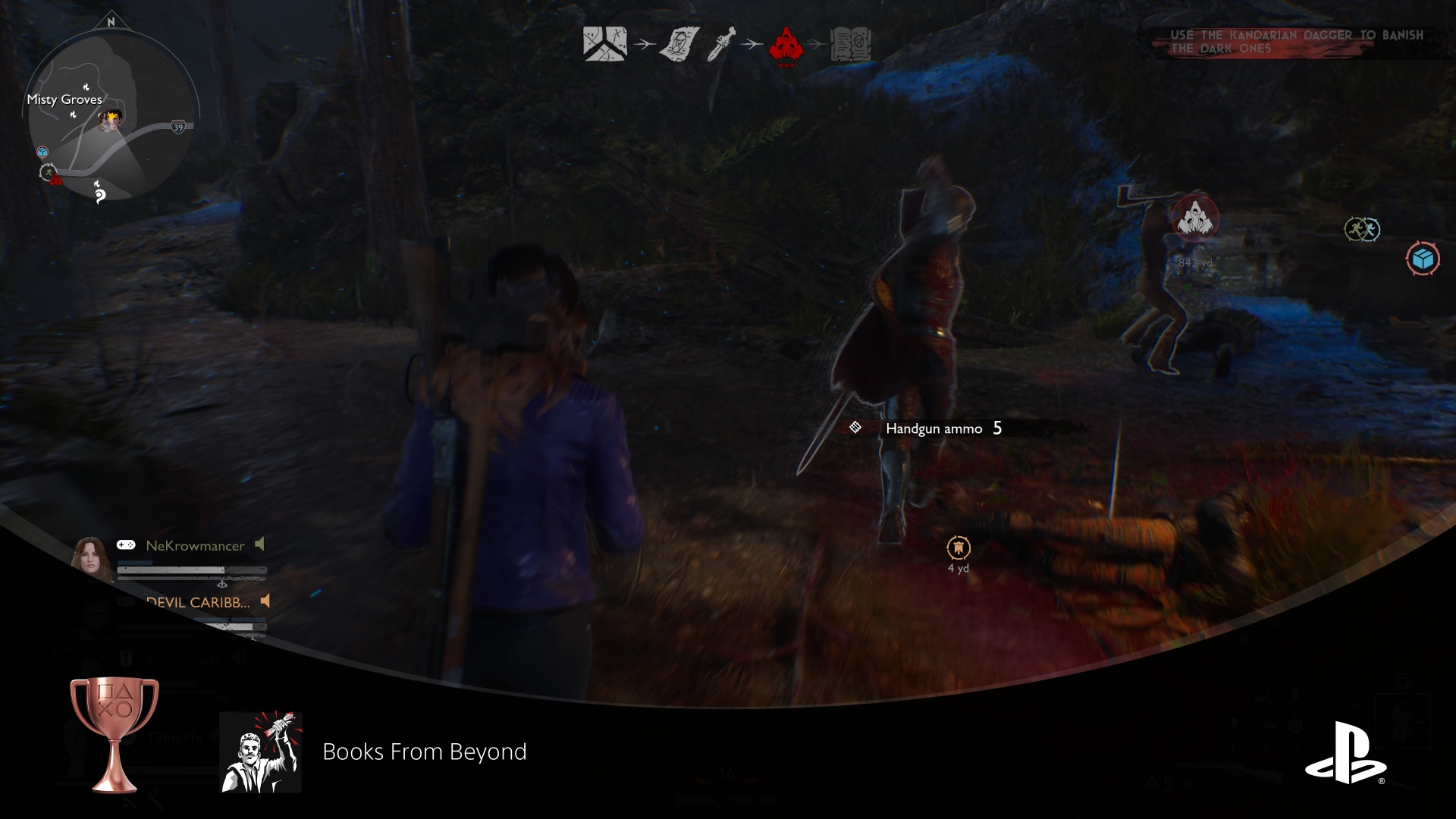Image resolution: width=1456 pixels, height=819 pixels.
Task: Mute DEVIL CARIBB... voice chat speaker
Action: click(265, 601)
